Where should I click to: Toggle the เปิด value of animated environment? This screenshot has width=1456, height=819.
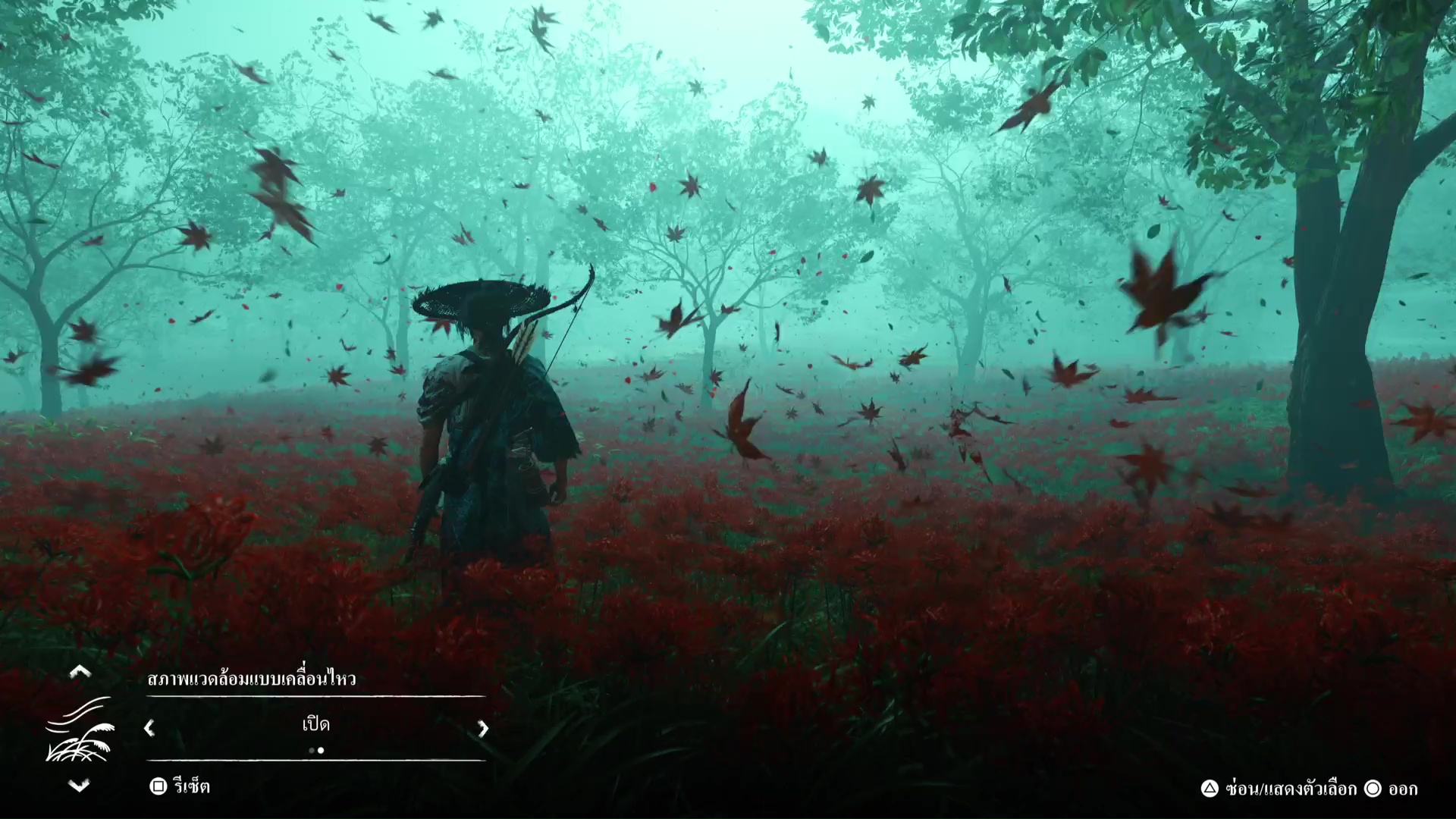[315, 725]
